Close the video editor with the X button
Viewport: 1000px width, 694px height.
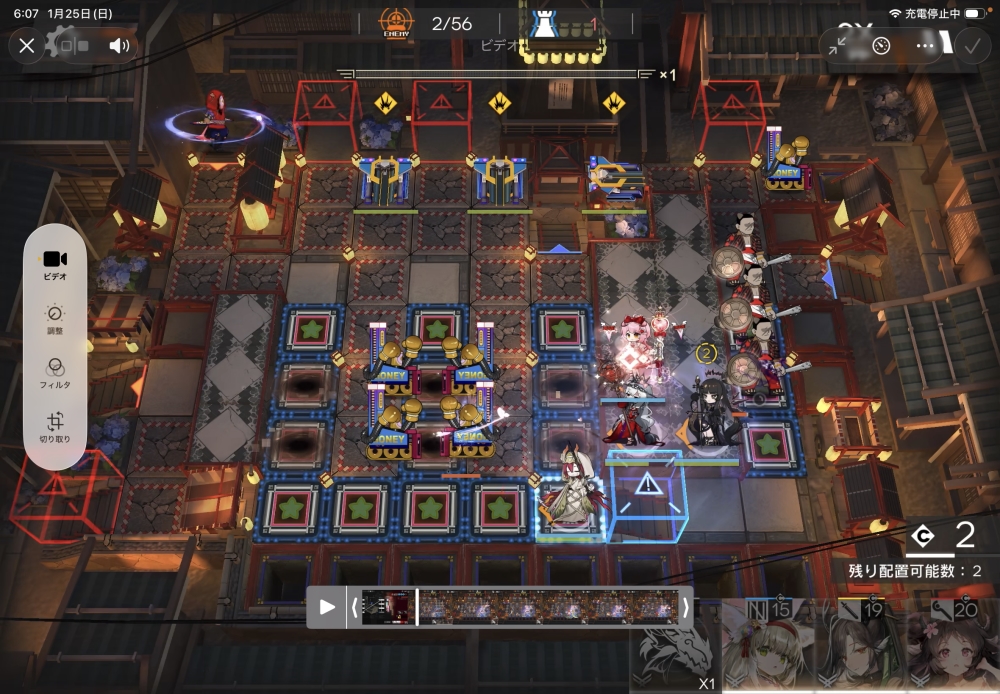(x=27, y=45)
